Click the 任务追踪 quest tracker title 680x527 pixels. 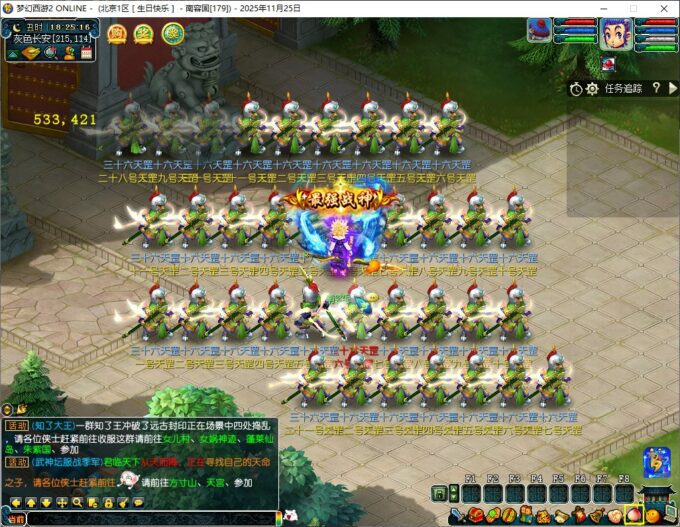click(x=622, y=89)
